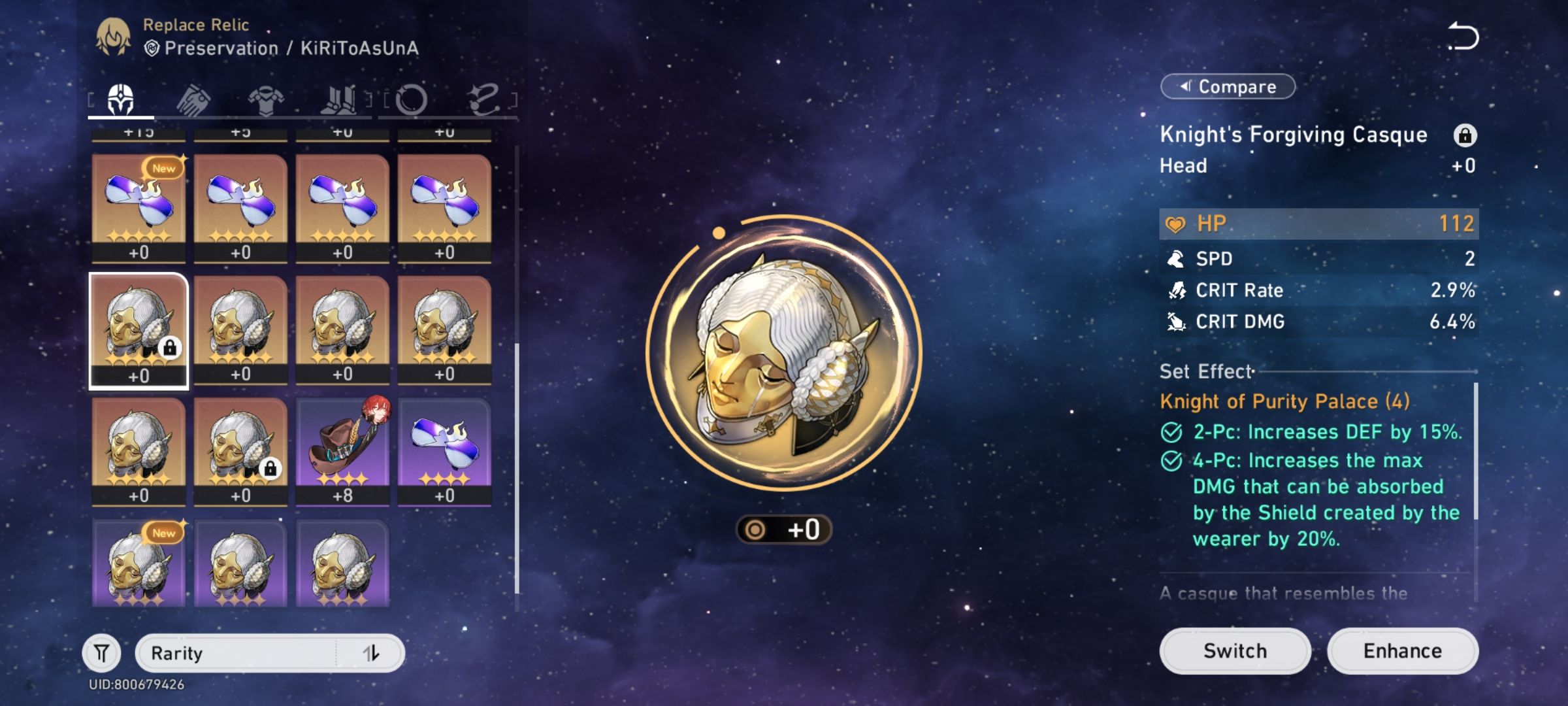Switch to the Body relic tab
This screenshot has height=706, width=1568.
point(267,98)
